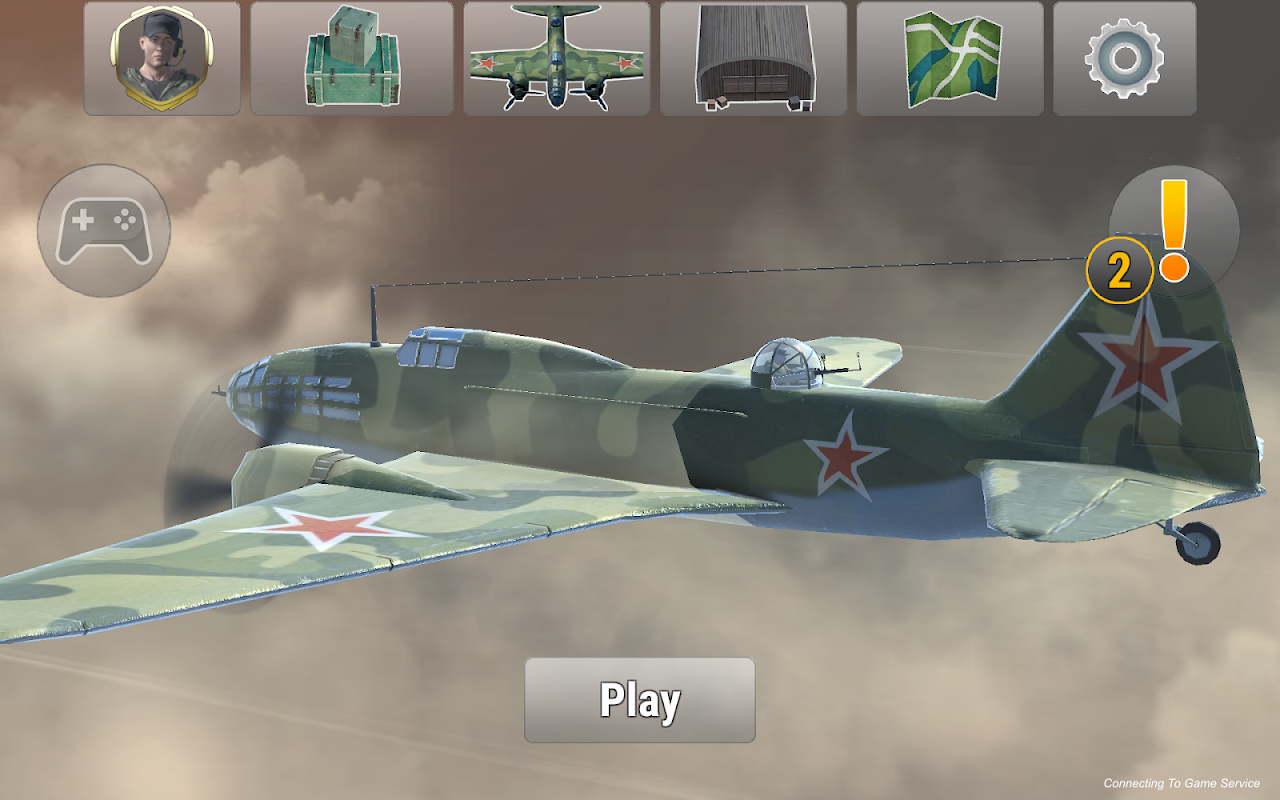Click the gamepad controller button
The width and height of the screenshot is (1280, 800).
coord(104,230)
